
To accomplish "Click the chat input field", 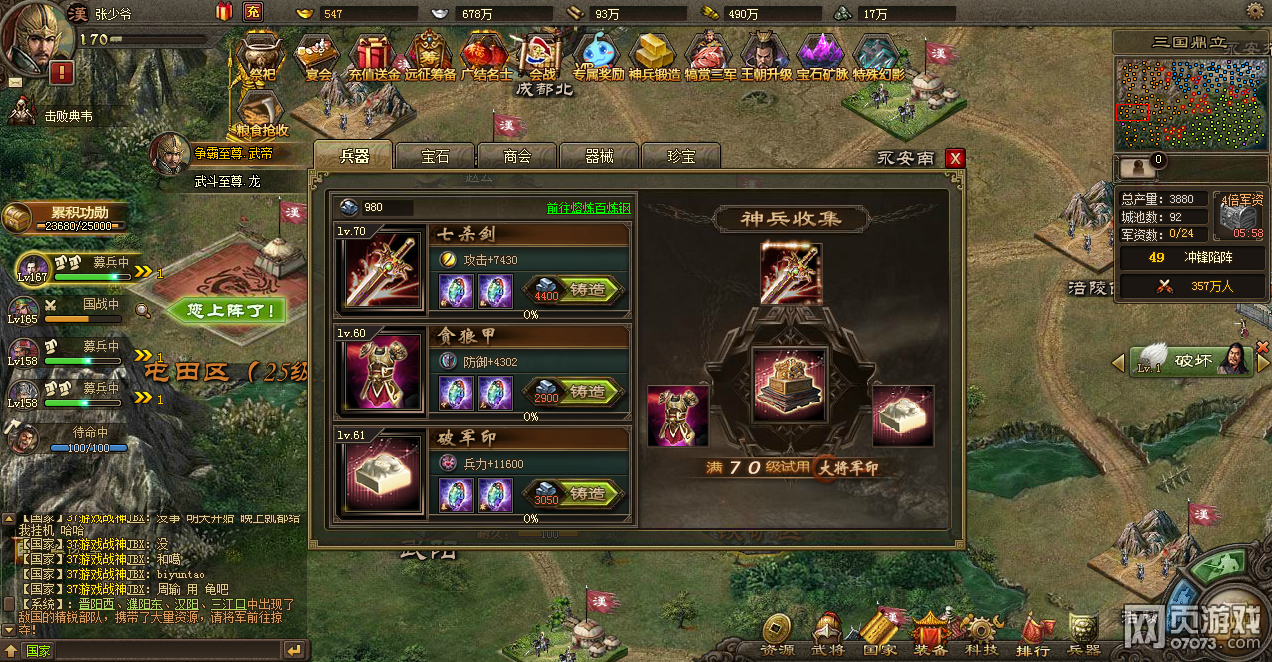I will [x=150, y=650].
